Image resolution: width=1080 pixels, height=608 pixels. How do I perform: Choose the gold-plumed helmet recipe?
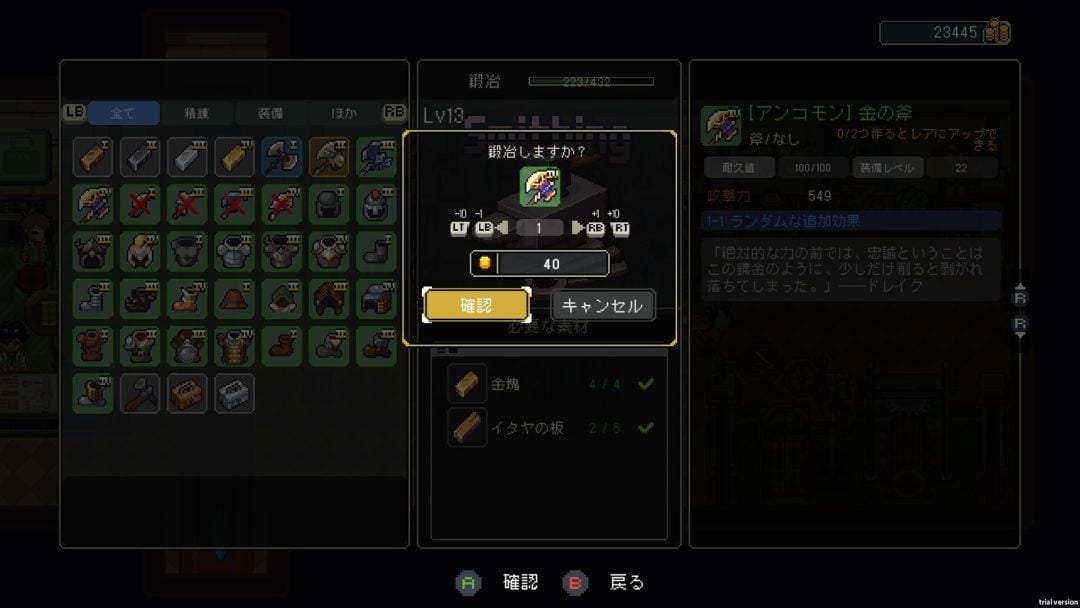(140, 251)
